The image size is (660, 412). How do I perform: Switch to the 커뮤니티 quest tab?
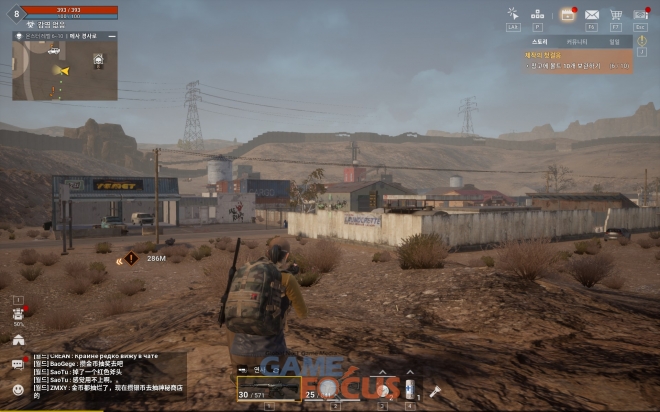pos(577,42)
